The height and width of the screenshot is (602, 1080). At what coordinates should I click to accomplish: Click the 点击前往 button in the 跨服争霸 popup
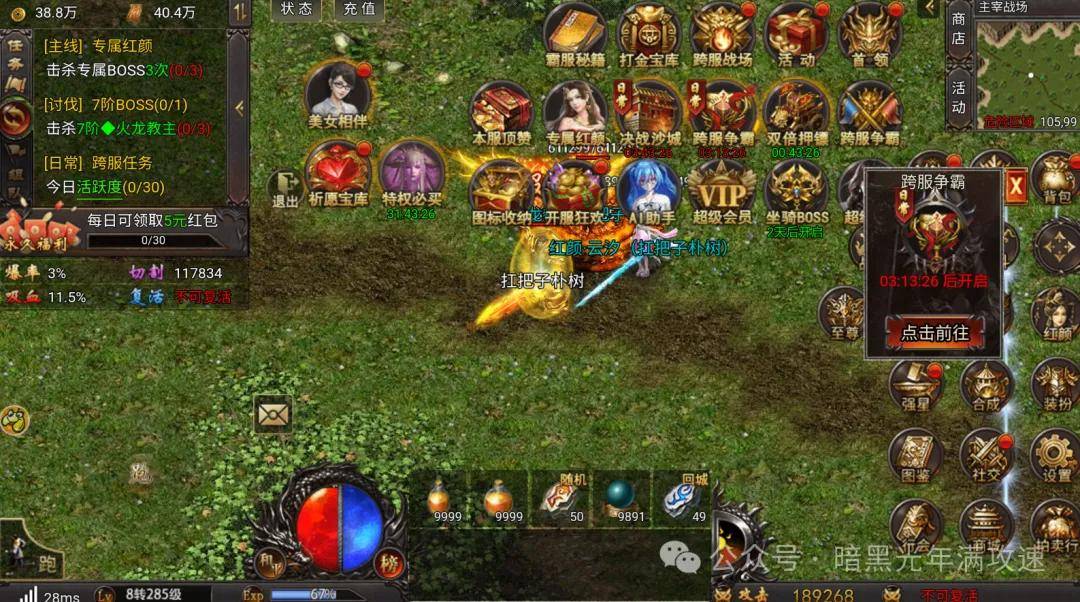pyautogui.click(x=935, y=333)
